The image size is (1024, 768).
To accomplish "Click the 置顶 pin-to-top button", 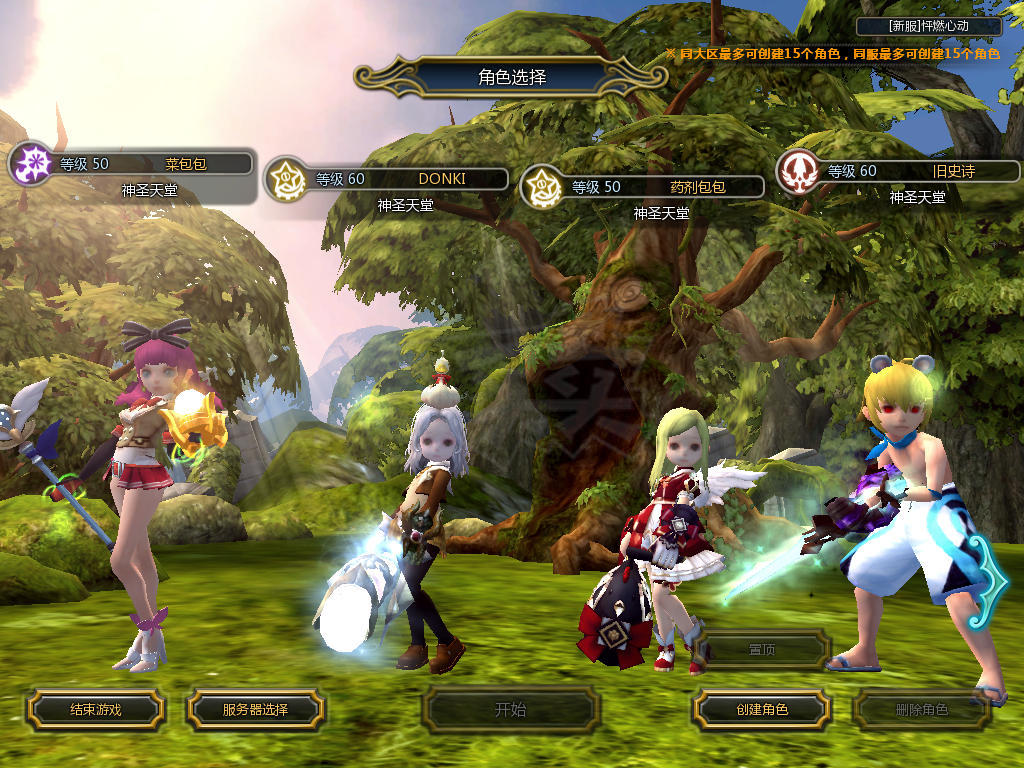I will pyautogui.click(x=761, y=649).
